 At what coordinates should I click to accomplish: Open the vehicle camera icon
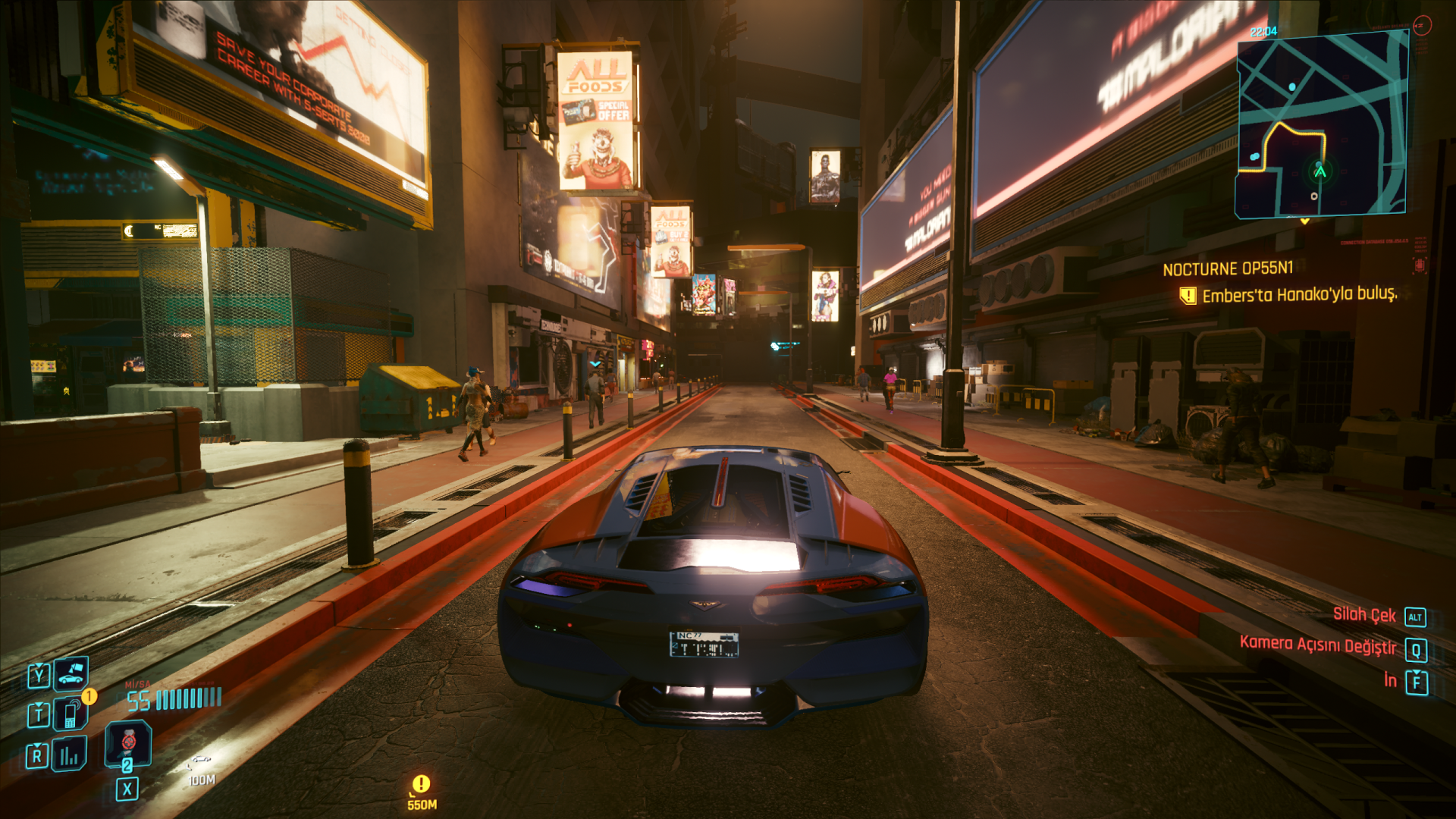(71, 673)
